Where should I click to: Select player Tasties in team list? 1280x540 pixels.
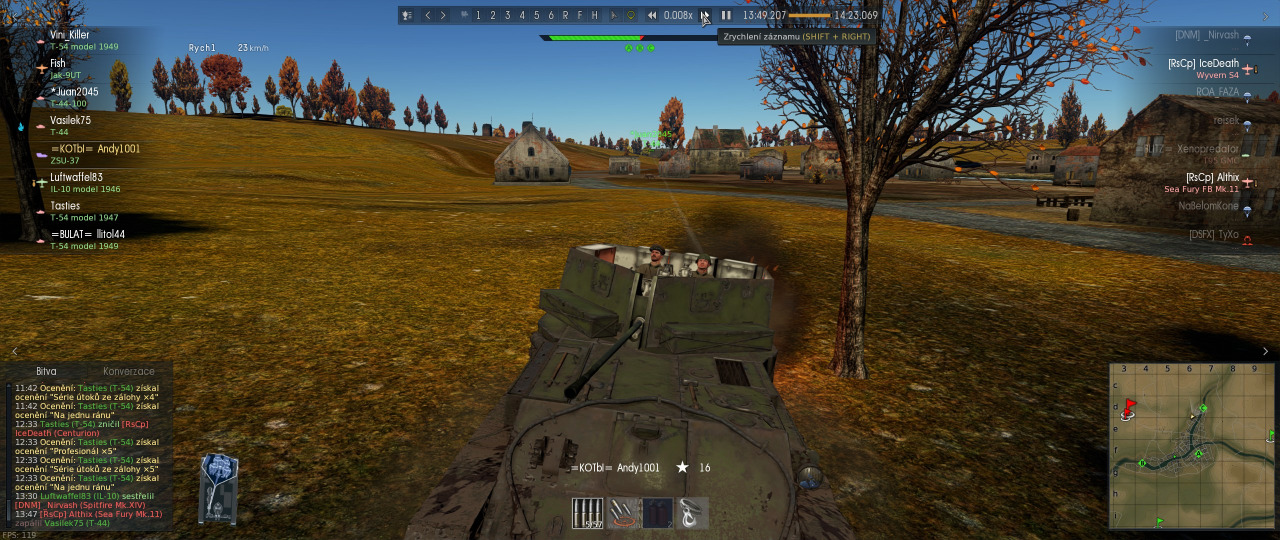[65, 206]
